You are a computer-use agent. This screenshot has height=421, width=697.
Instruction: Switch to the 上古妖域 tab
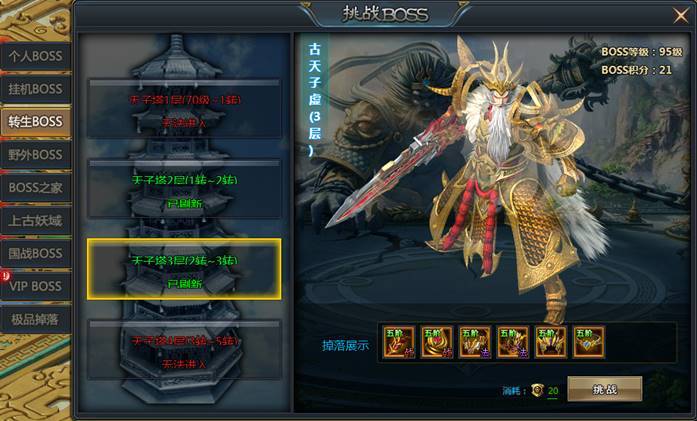(x=35, y=221)
